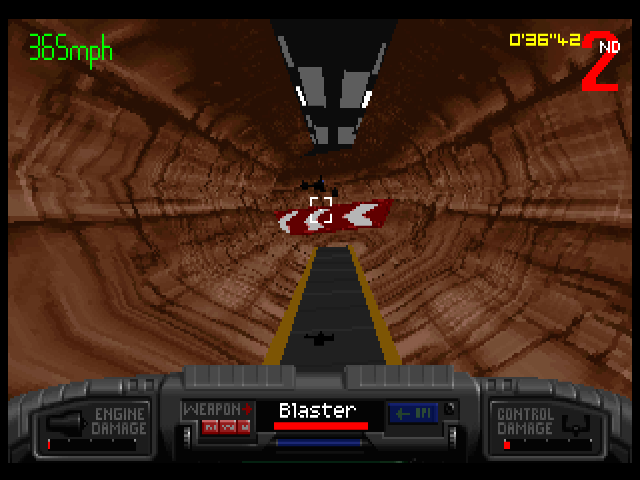Screen dimensions: 640x480
Task: Activate the blue arrow indicator panel
Action: coord(411,413)
